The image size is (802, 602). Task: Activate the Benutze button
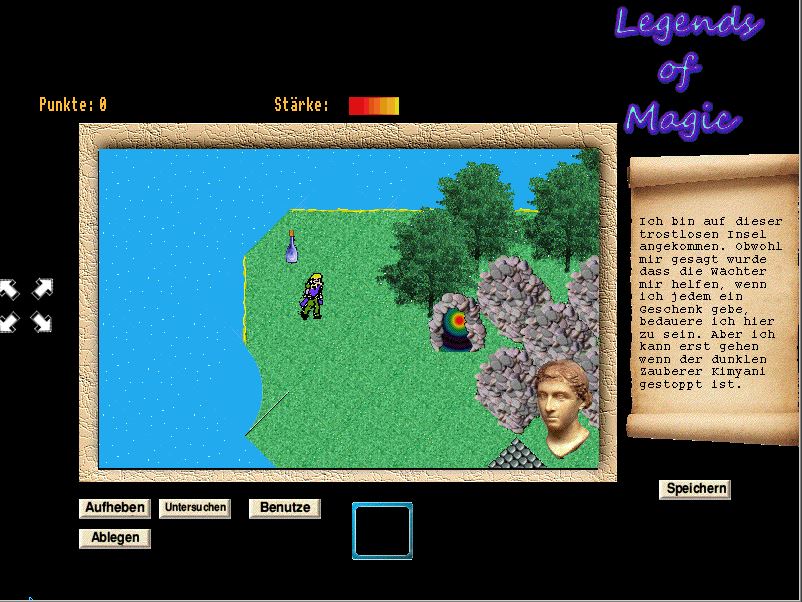tap(285, 508)
